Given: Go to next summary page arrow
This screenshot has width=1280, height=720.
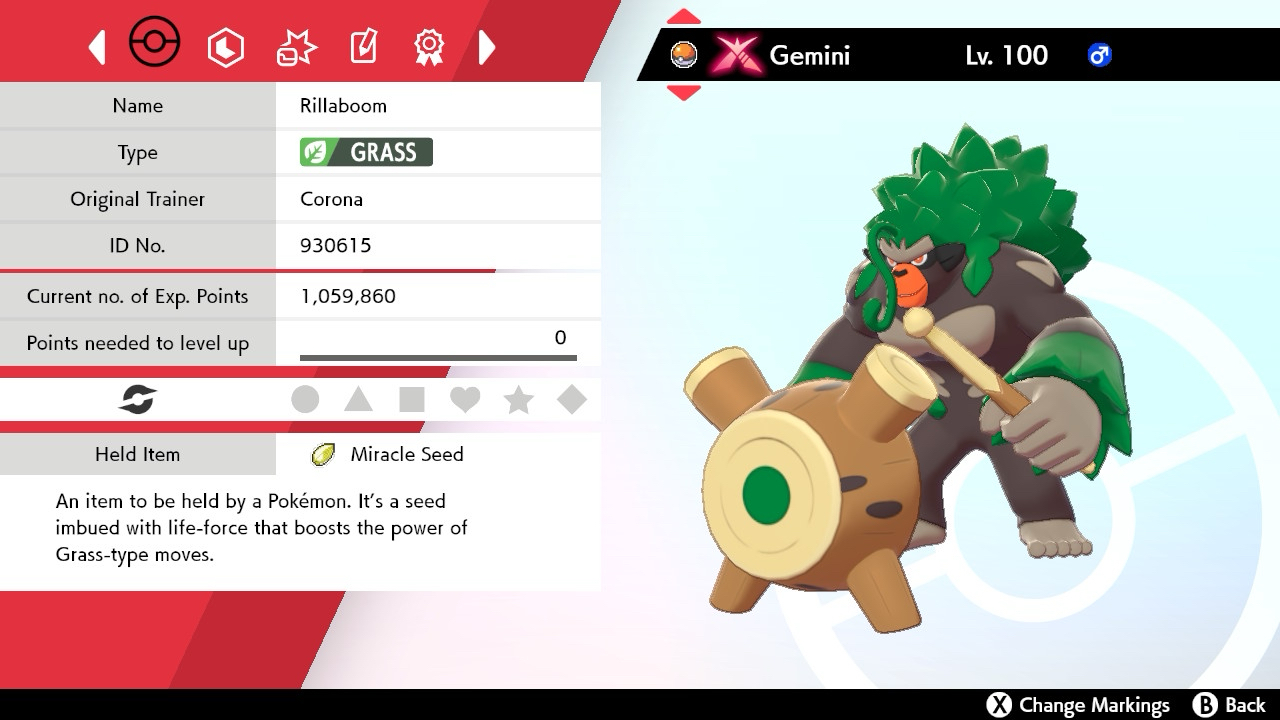Looking at the screenshot, I should coord(487,47).
